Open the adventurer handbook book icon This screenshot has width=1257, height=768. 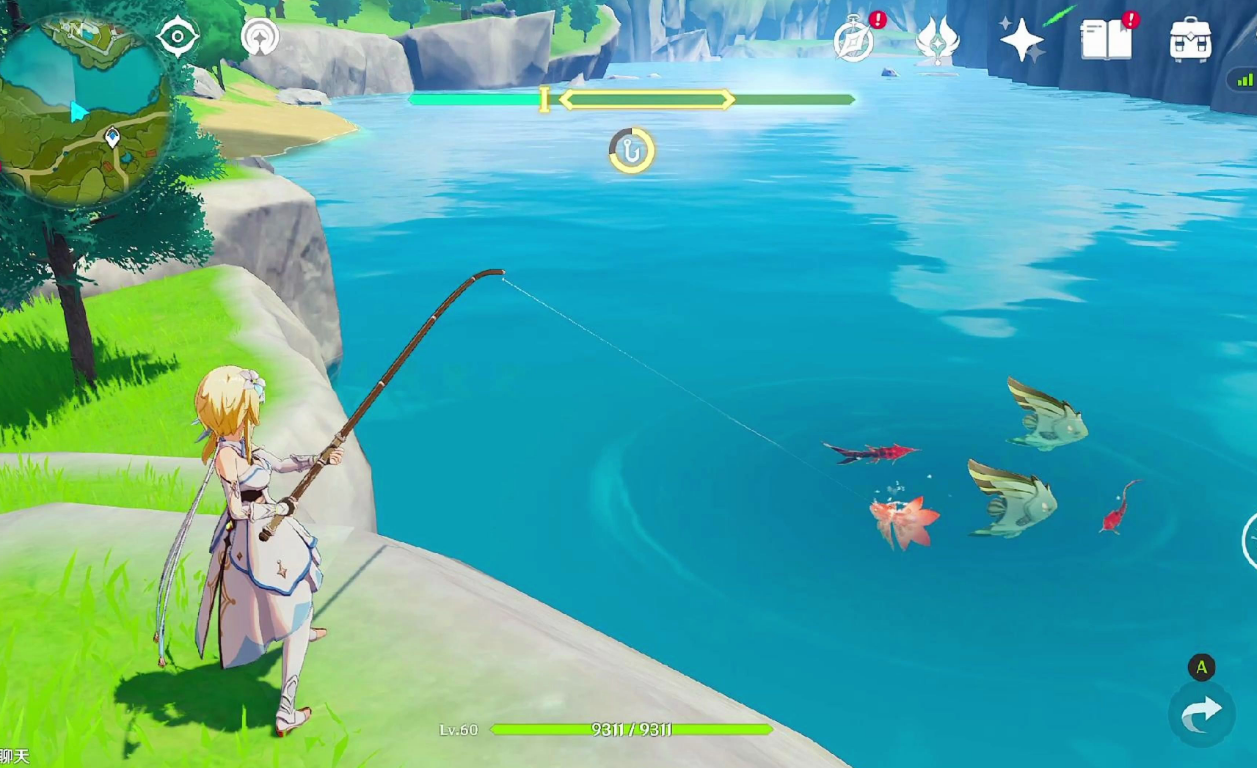pos(1105,40)
